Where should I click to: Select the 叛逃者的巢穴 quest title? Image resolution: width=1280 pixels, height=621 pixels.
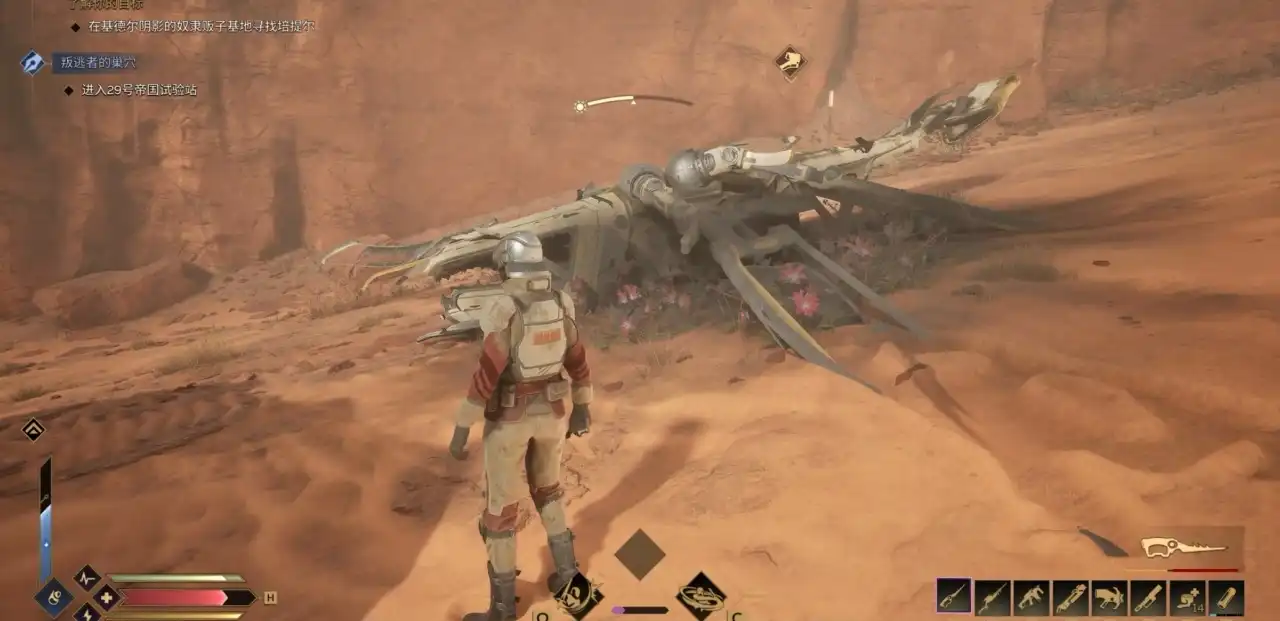tap(98, 62)
